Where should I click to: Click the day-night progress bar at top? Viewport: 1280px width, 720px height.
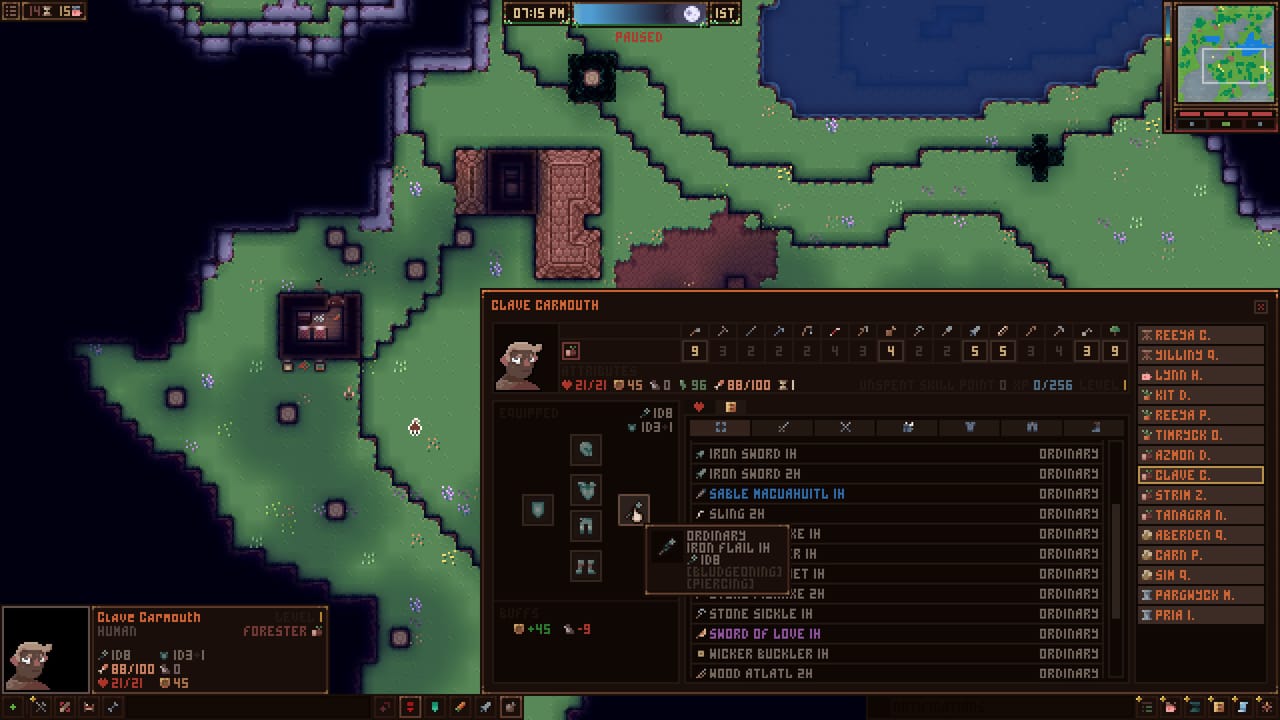click(630, 13)
